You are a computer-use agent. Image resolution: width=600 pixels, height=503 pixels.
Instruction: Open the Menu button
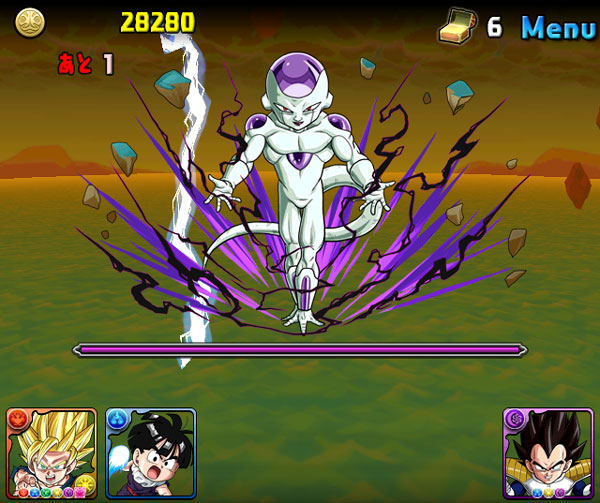click(x=558, y=27)
